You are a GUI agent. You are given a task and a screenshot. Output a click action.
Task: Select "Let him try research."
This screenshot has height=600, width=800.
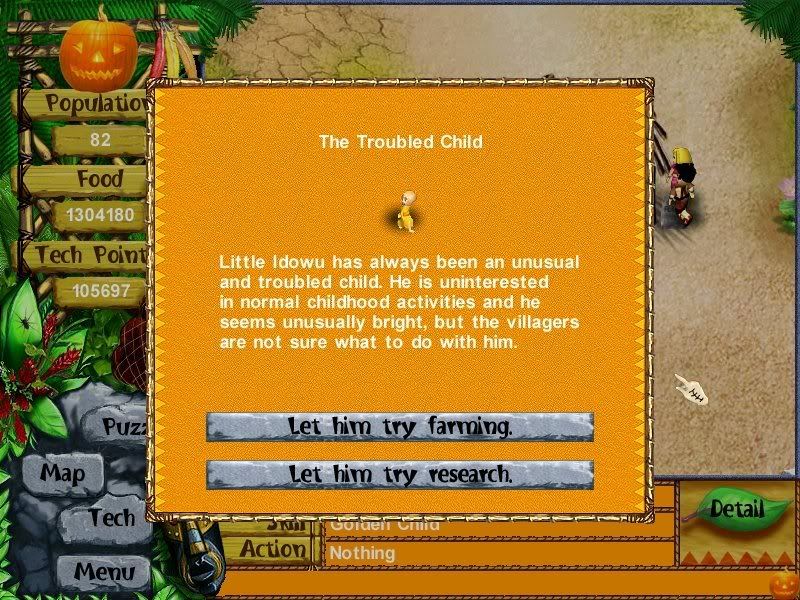[400, 474]
